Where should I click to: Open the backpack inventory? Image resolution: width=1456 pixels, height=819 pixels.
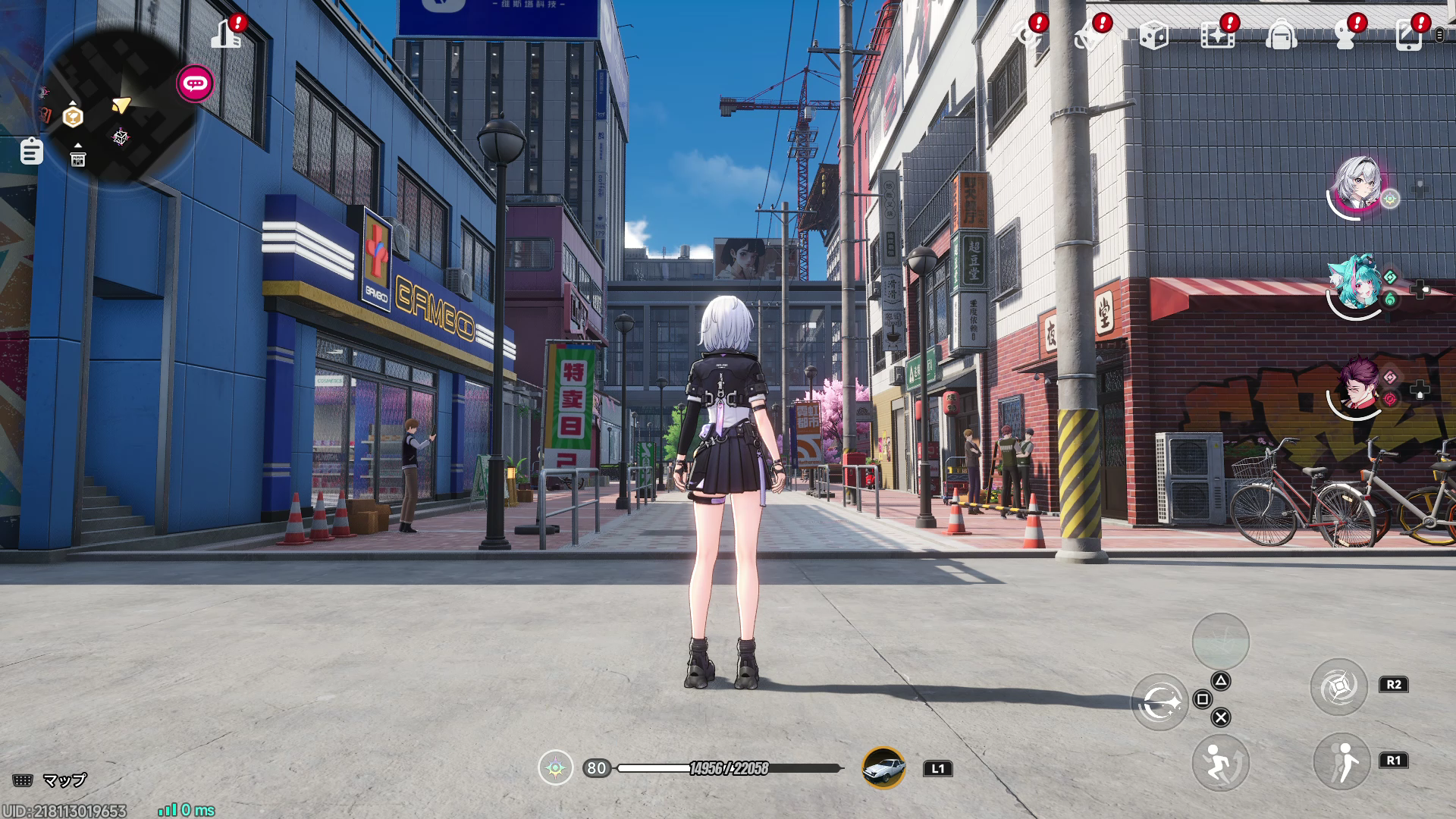[1281, 36]
